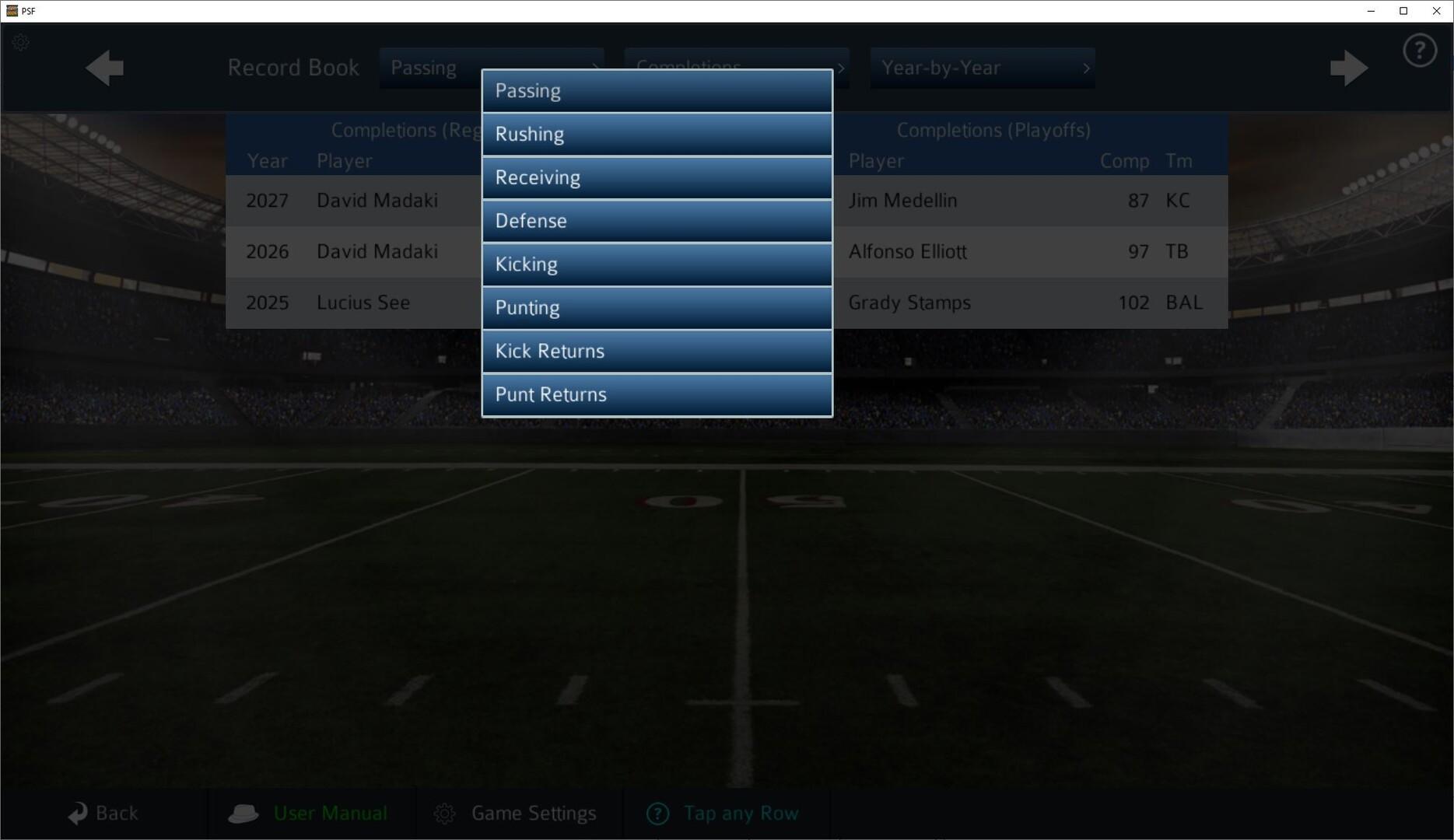1454x840 pixels.
Task: Click the right navigation arrow to advance records
Action: click(1349, 68)
